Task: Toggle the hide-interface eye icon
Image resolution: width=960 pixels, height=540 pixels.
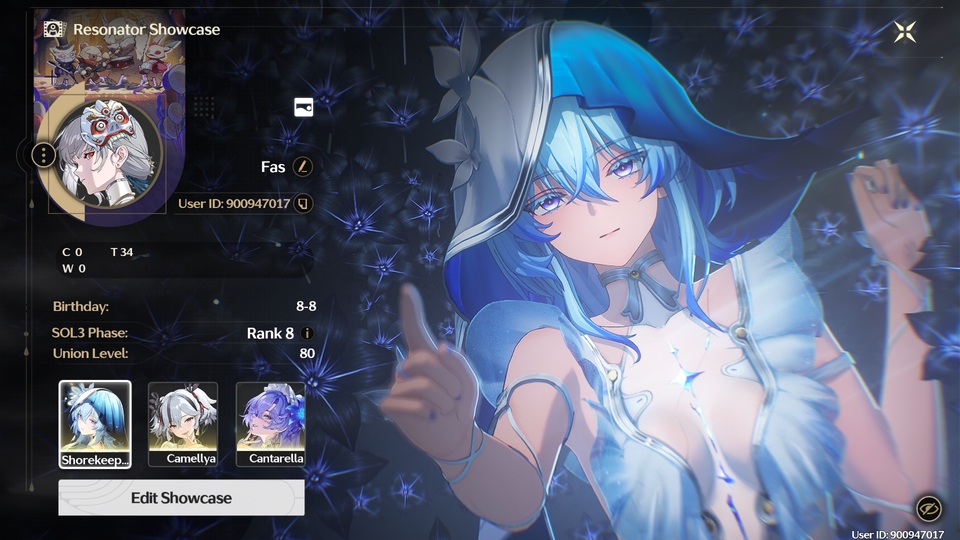Action: [927, 509]
